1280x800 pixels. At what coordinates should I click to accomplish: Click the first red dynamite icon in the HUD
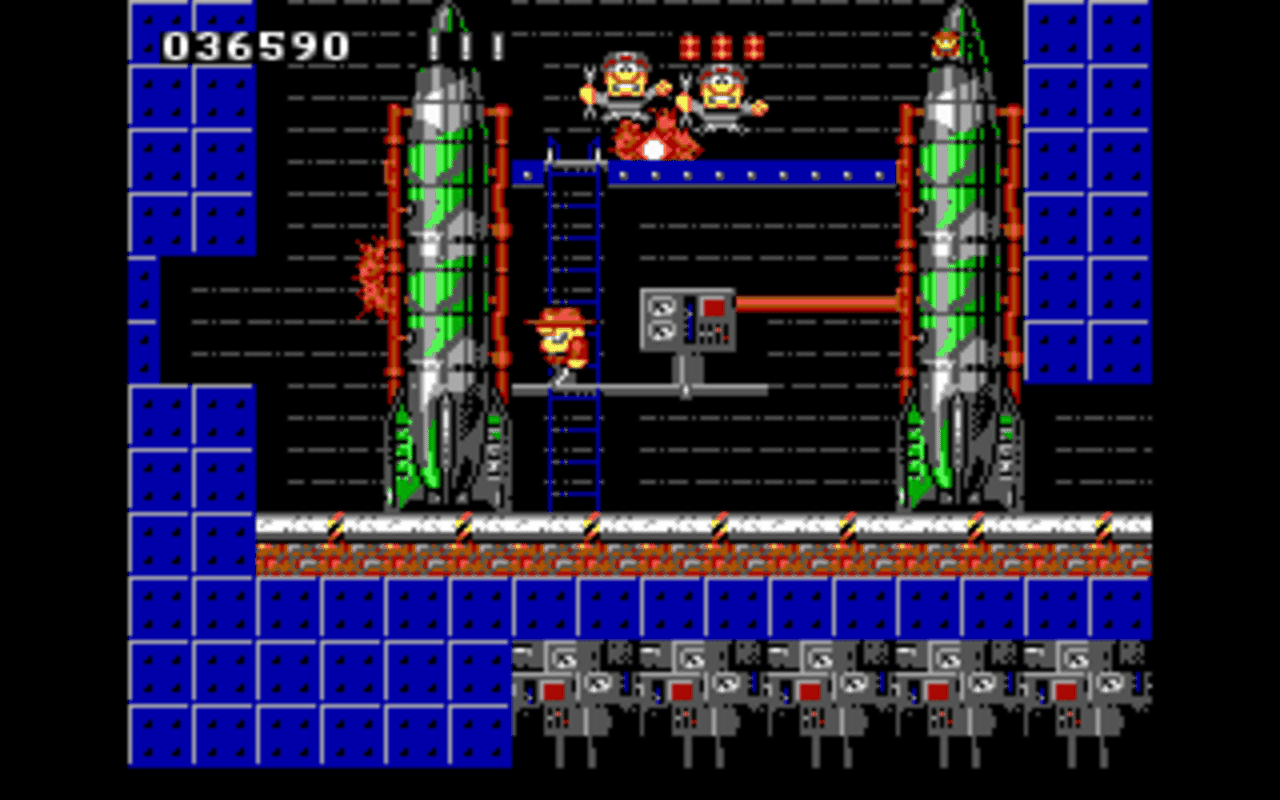tap(691, 44)
